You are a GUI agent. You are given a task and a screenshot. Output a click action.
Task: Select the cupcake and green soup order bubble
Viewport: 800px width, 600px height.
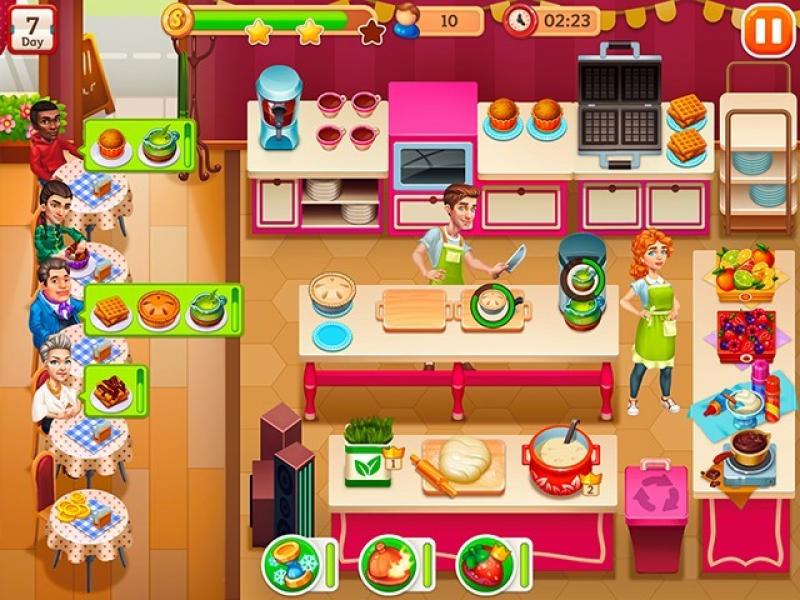pos(138,145)
